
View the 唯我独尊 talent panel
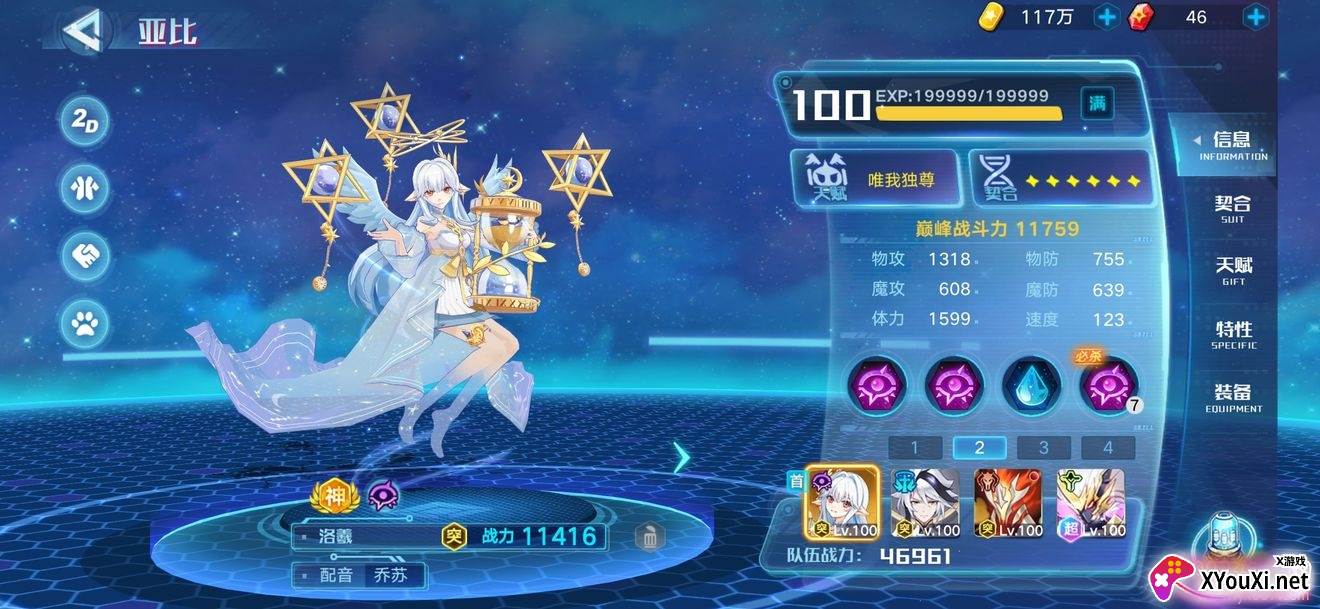pyautogui.click(x=877, y=180)
